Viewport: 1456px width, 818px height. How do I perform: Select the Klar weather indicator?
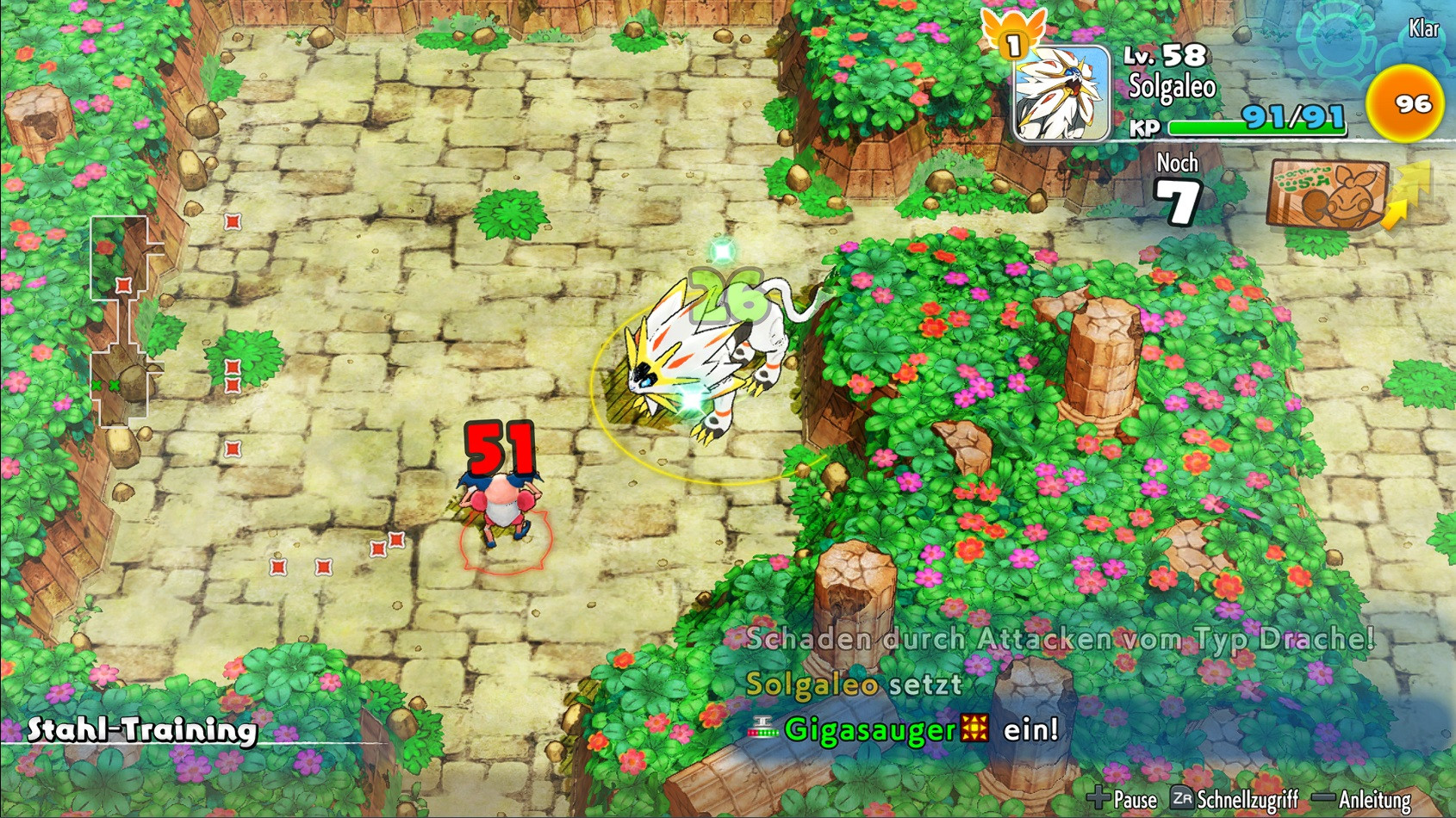coord(1426,29)
